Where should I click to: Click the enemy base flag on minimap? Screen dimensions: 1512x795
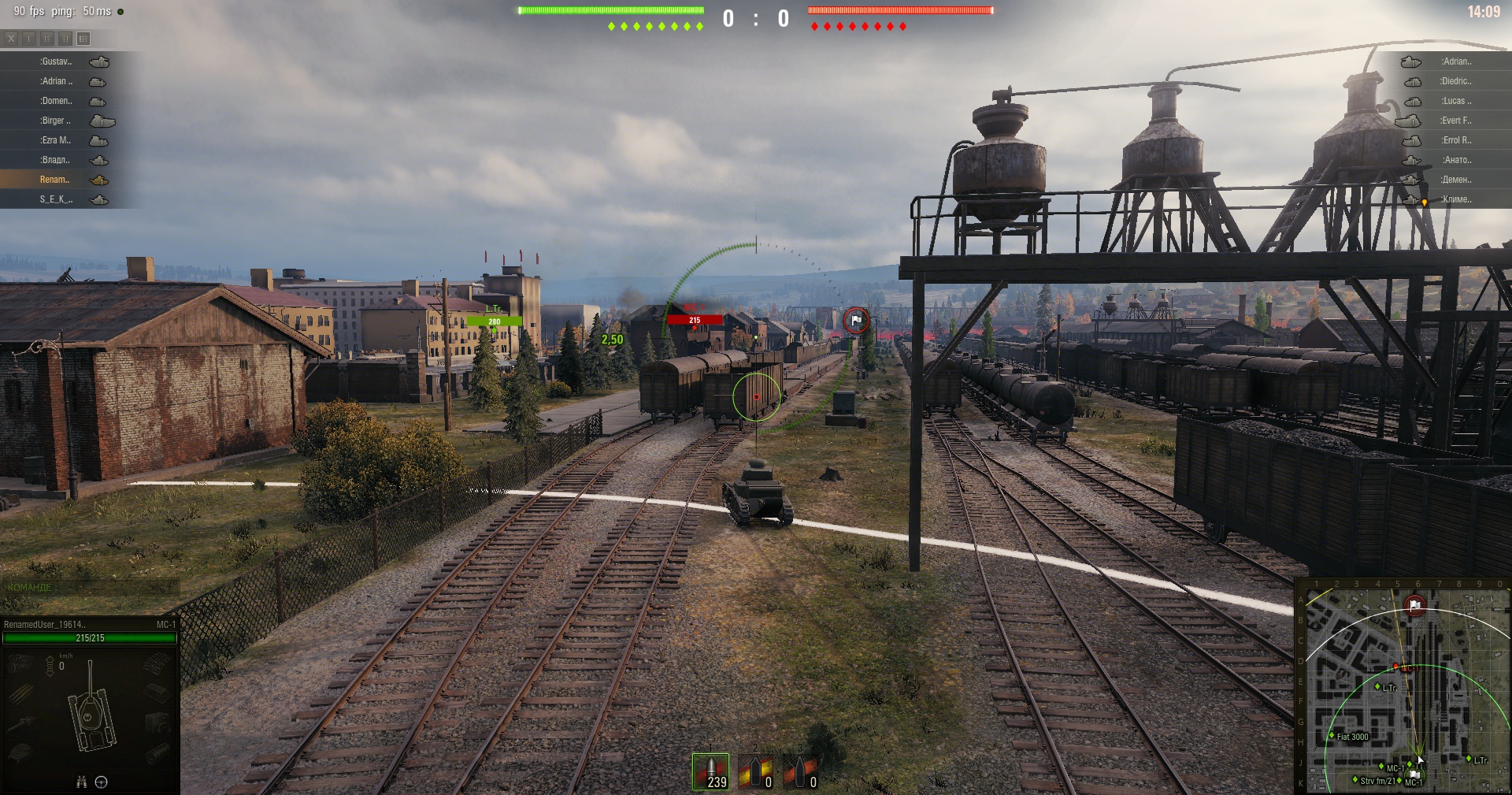(x=1415, y=605)
